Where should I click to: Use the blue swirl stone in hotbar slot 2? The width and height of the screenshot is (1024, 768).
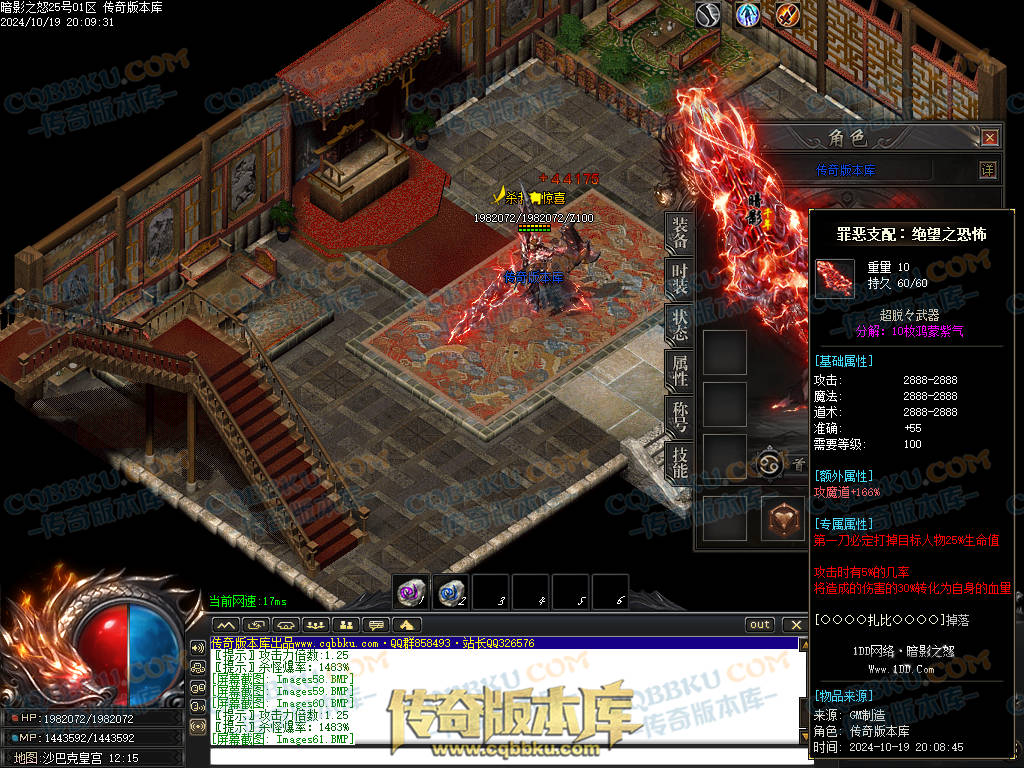point(451,591)
